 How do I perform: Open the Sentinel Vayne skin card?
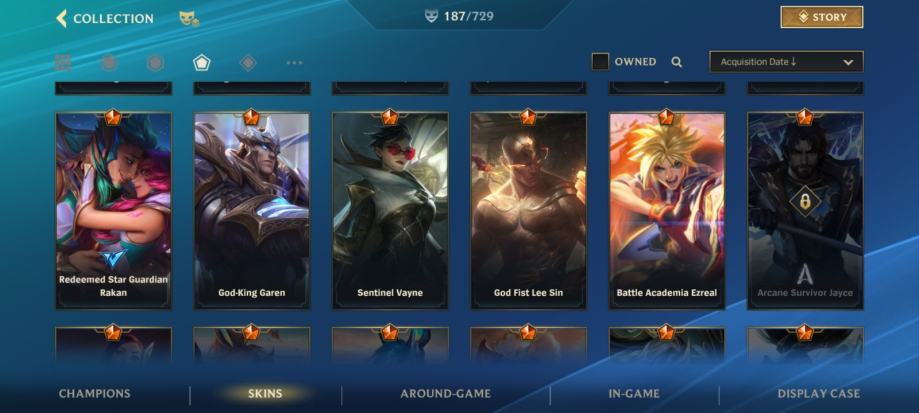[390, 210]
